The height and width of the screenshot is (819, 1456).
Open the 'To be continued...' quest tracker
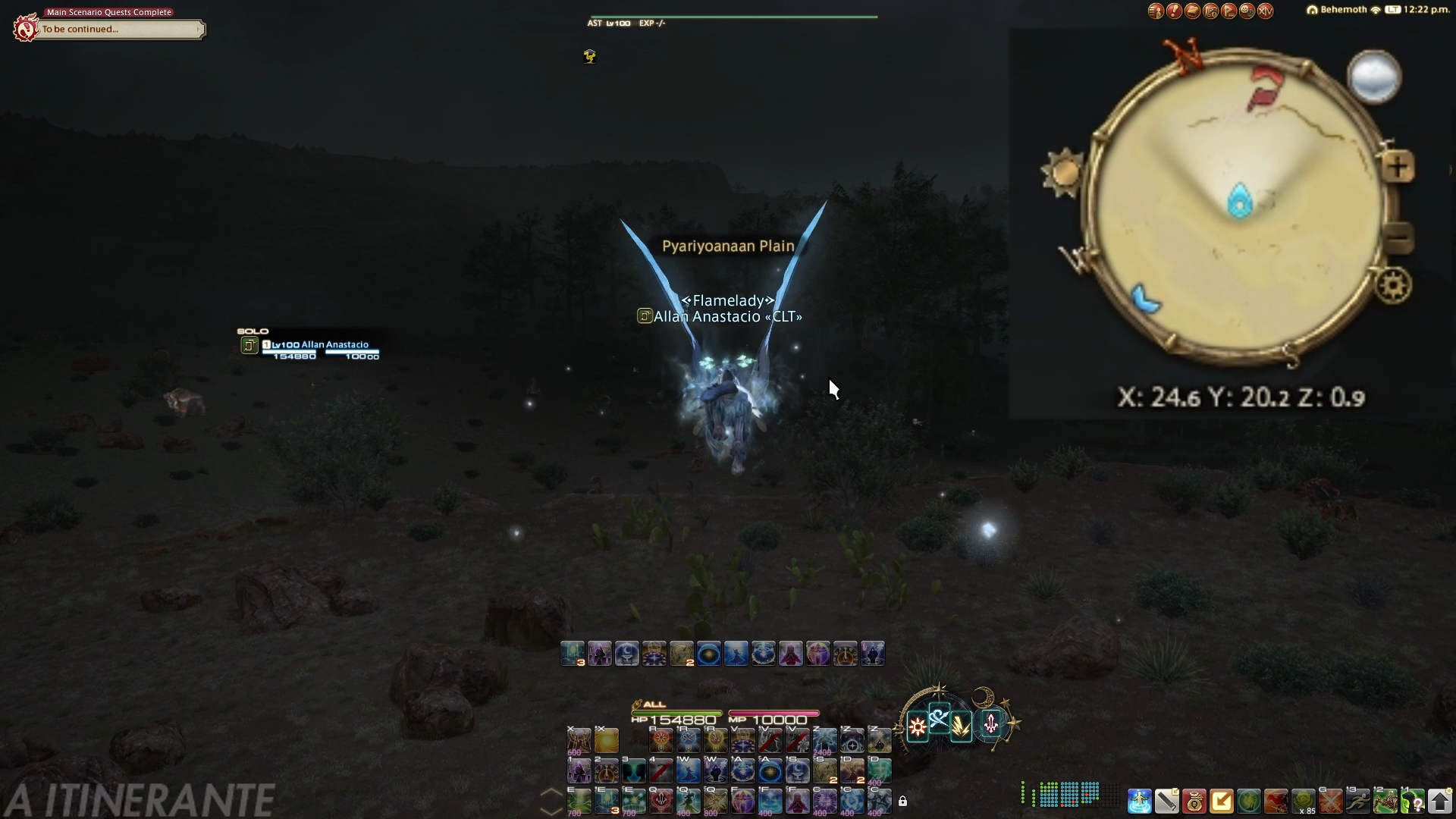[x=121, y=30]
